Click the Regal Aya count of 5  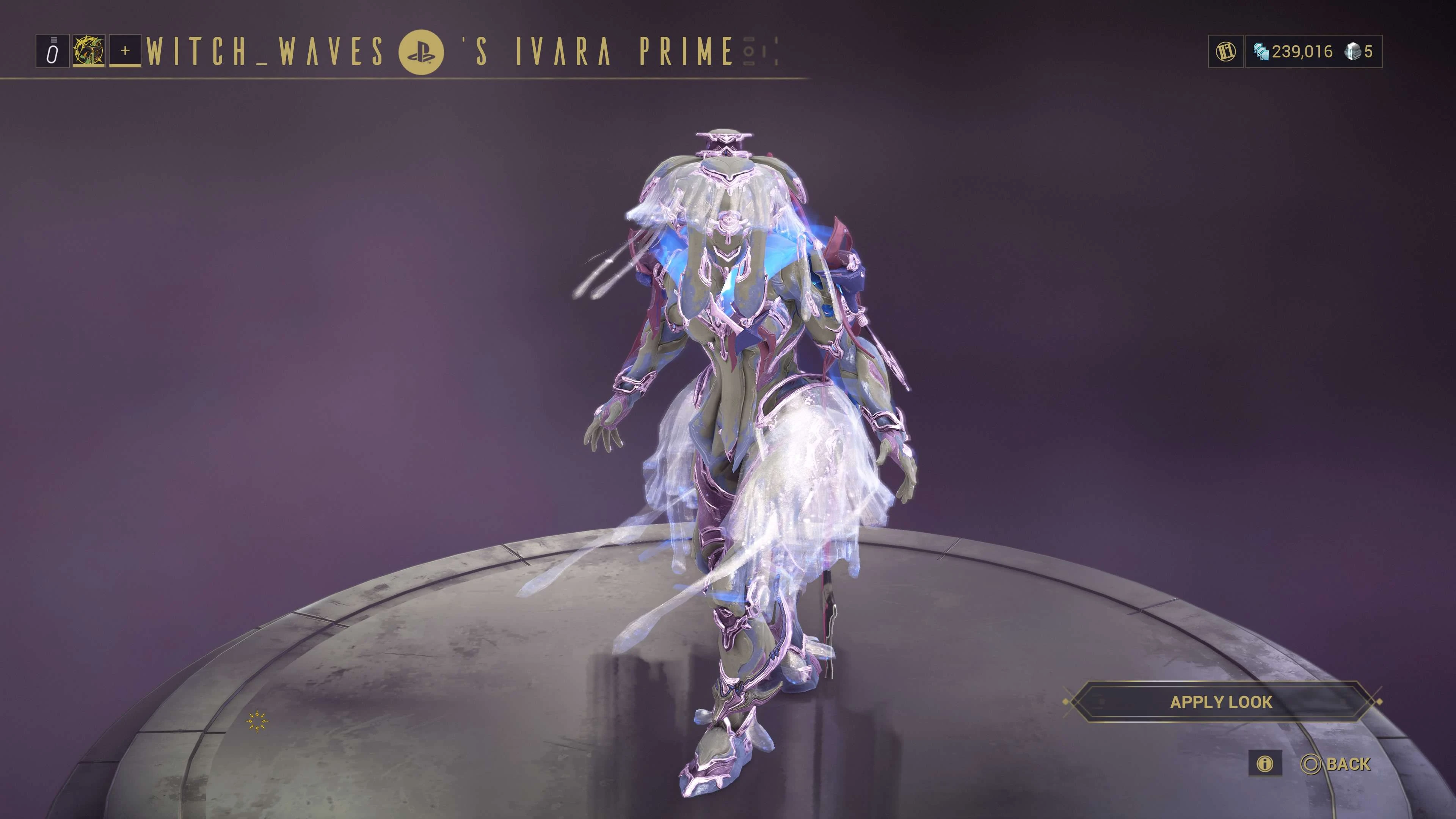point(1371,52)
